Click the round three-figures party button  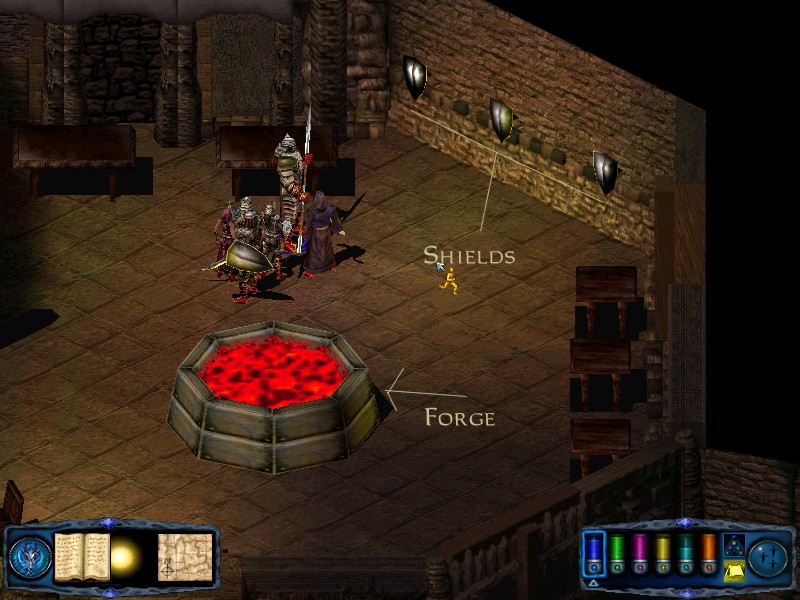pyautogui.click(x=768, y=556)
